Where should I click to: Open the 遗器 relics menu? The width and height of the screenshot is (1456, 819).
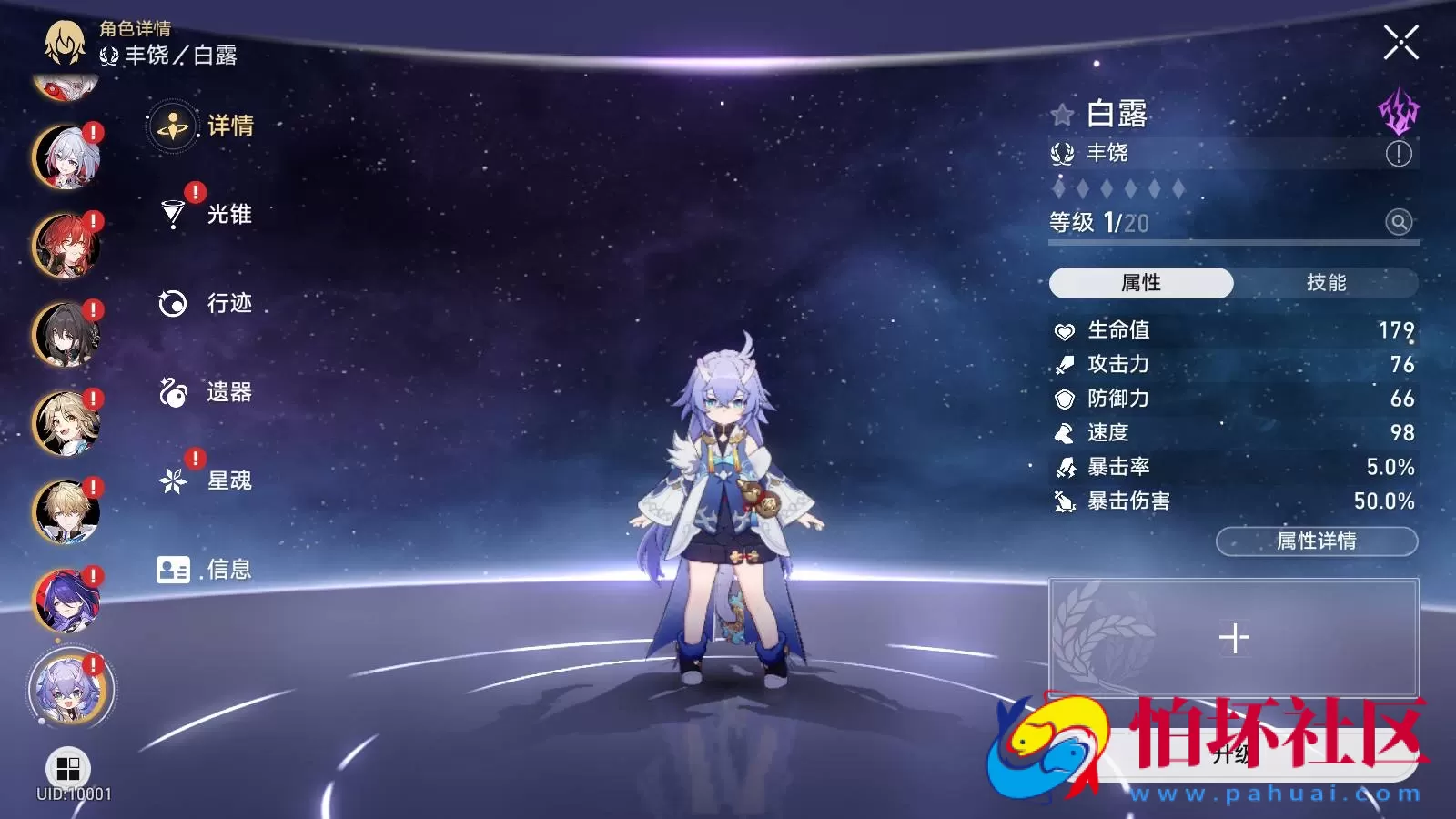206,392
